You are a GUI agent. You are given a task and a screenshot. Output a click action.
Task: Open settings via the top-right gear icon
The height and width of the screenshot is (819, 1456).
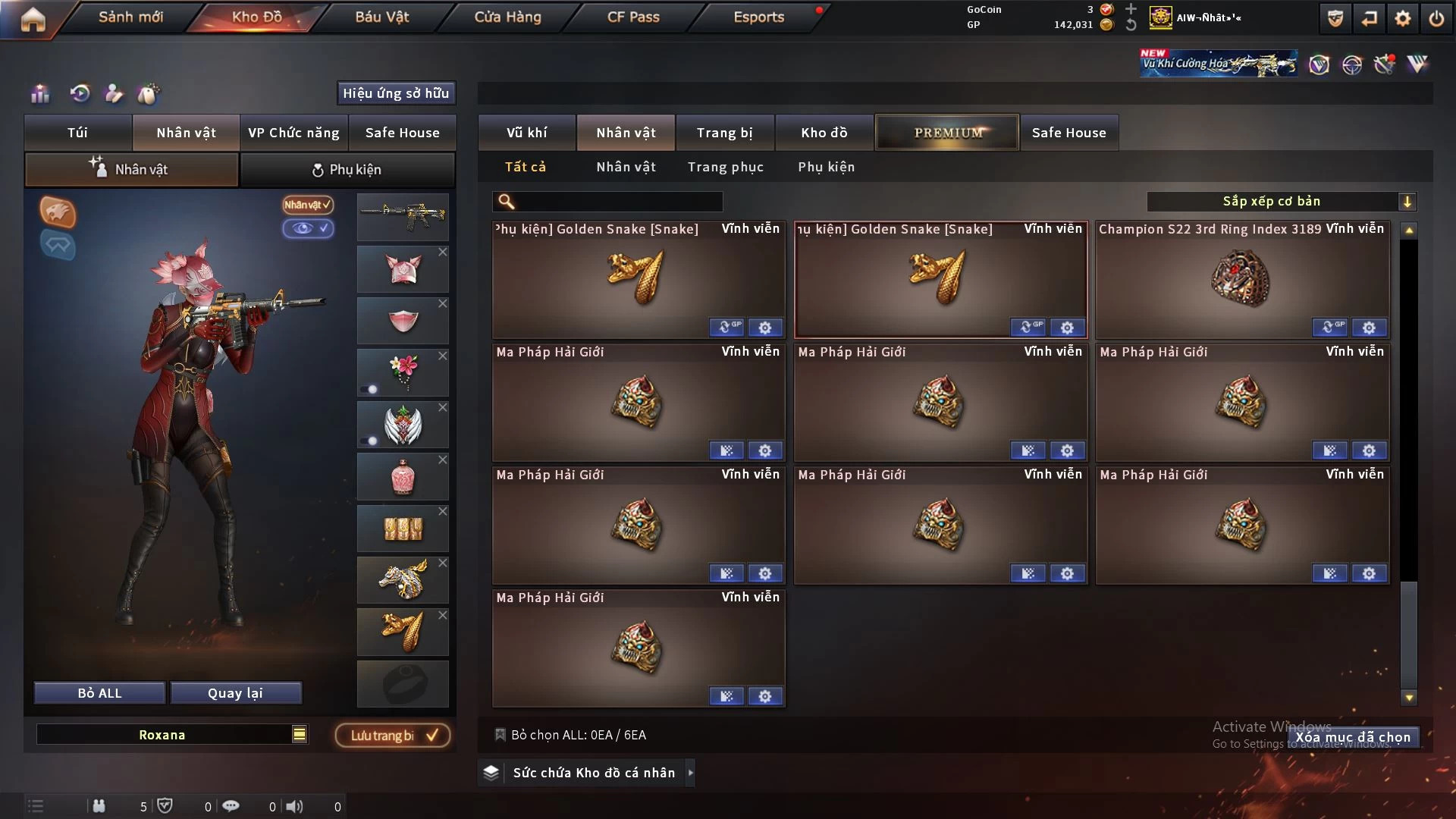pos(1403,18)
